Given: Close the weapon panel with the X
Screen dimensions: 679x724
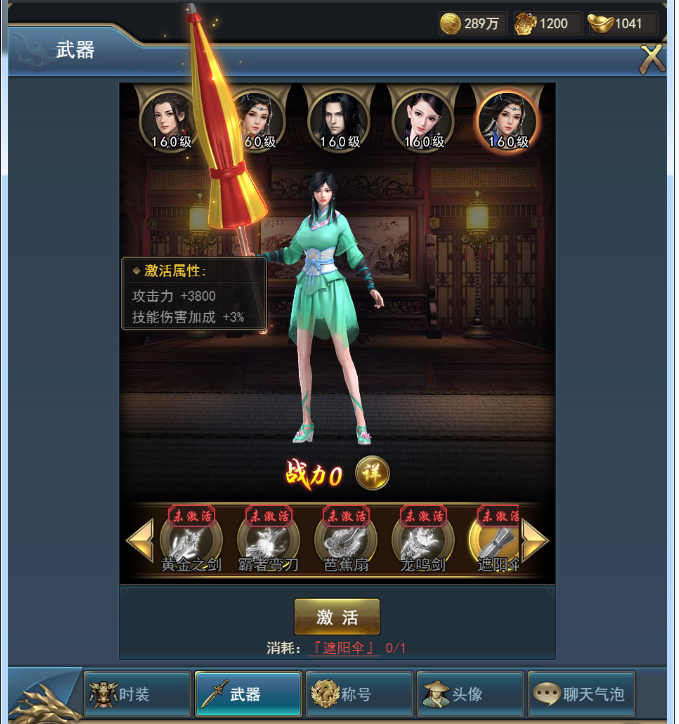Looking at the screenshot, I should (652, 58).
